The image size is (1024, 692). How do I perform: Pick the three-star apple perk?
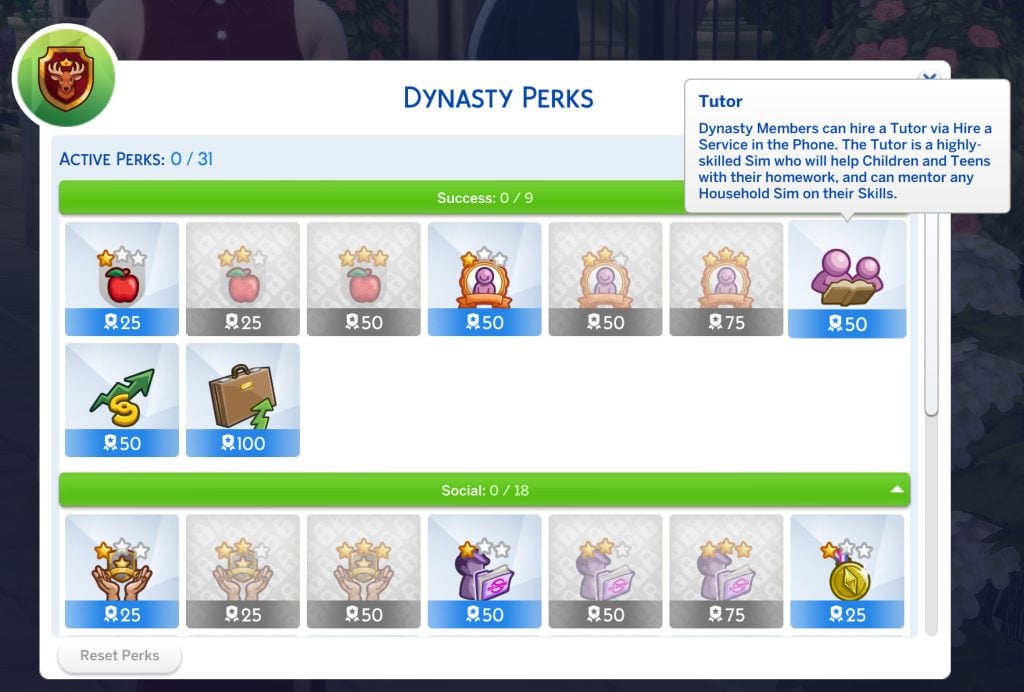click(x=364, y=279)
